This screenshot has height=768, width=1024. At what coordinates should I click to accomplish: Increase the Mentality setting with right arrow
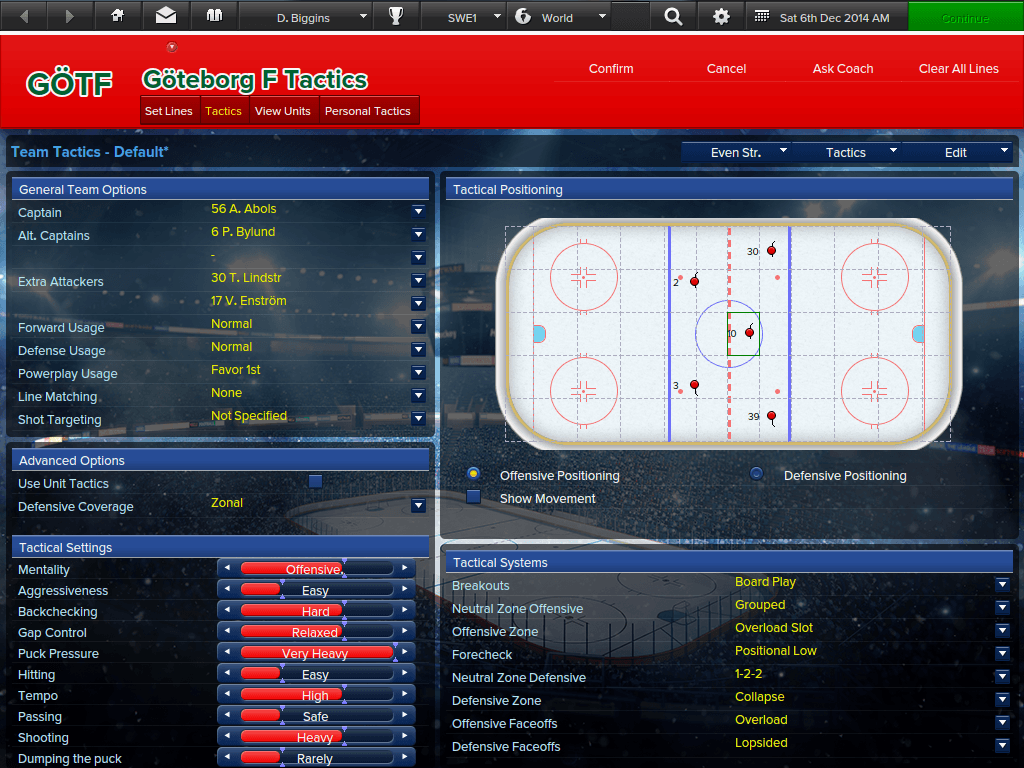pyautogui.click(x=405, y=569)
